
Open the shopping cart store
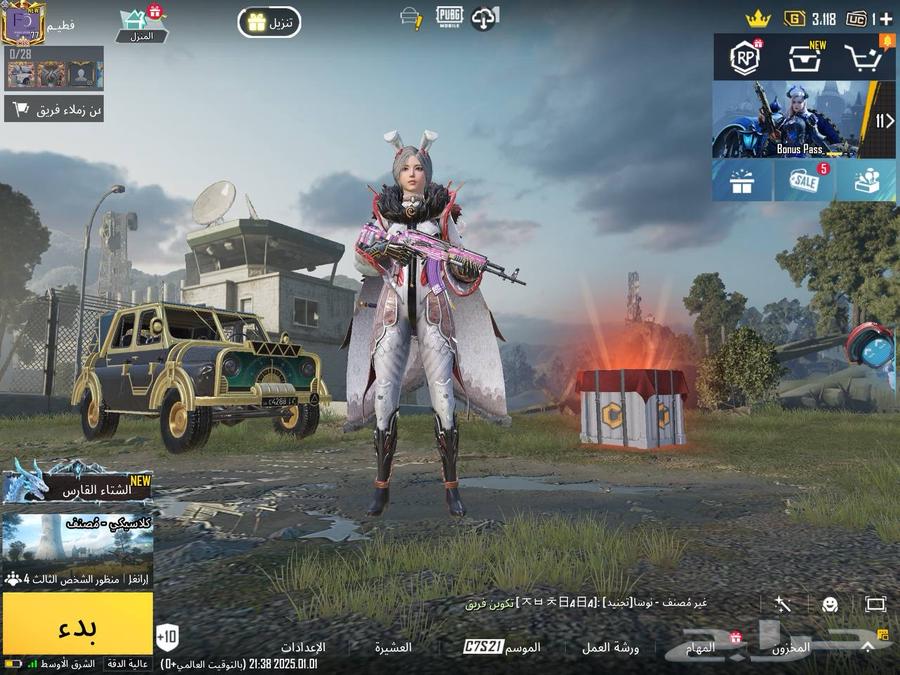(866, 59)
